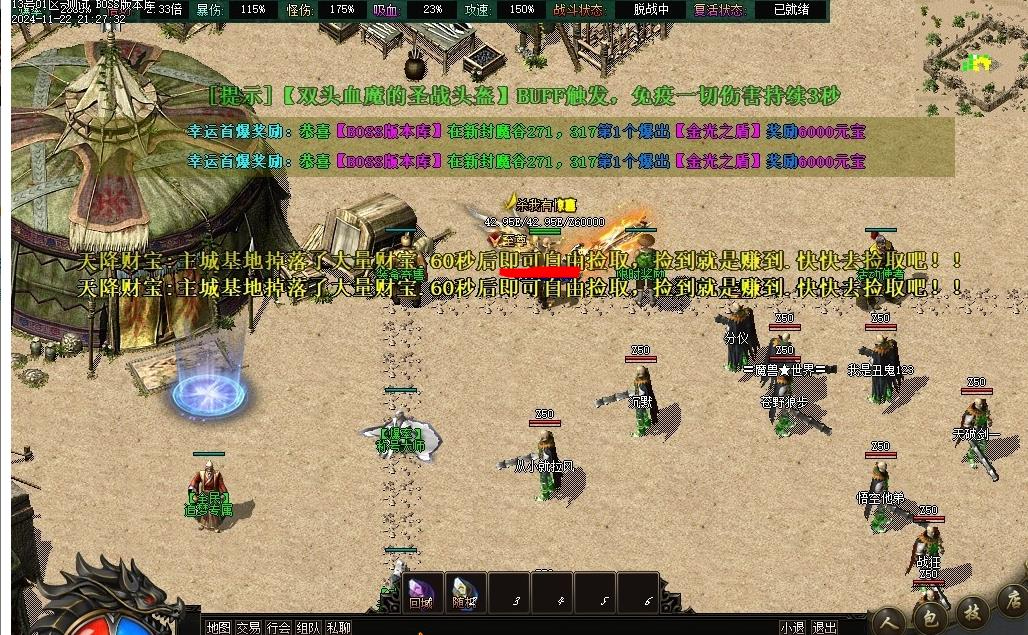Open the 地图 (map) menu button
This screenshot has width=1028, height=635.
(218, 627)
